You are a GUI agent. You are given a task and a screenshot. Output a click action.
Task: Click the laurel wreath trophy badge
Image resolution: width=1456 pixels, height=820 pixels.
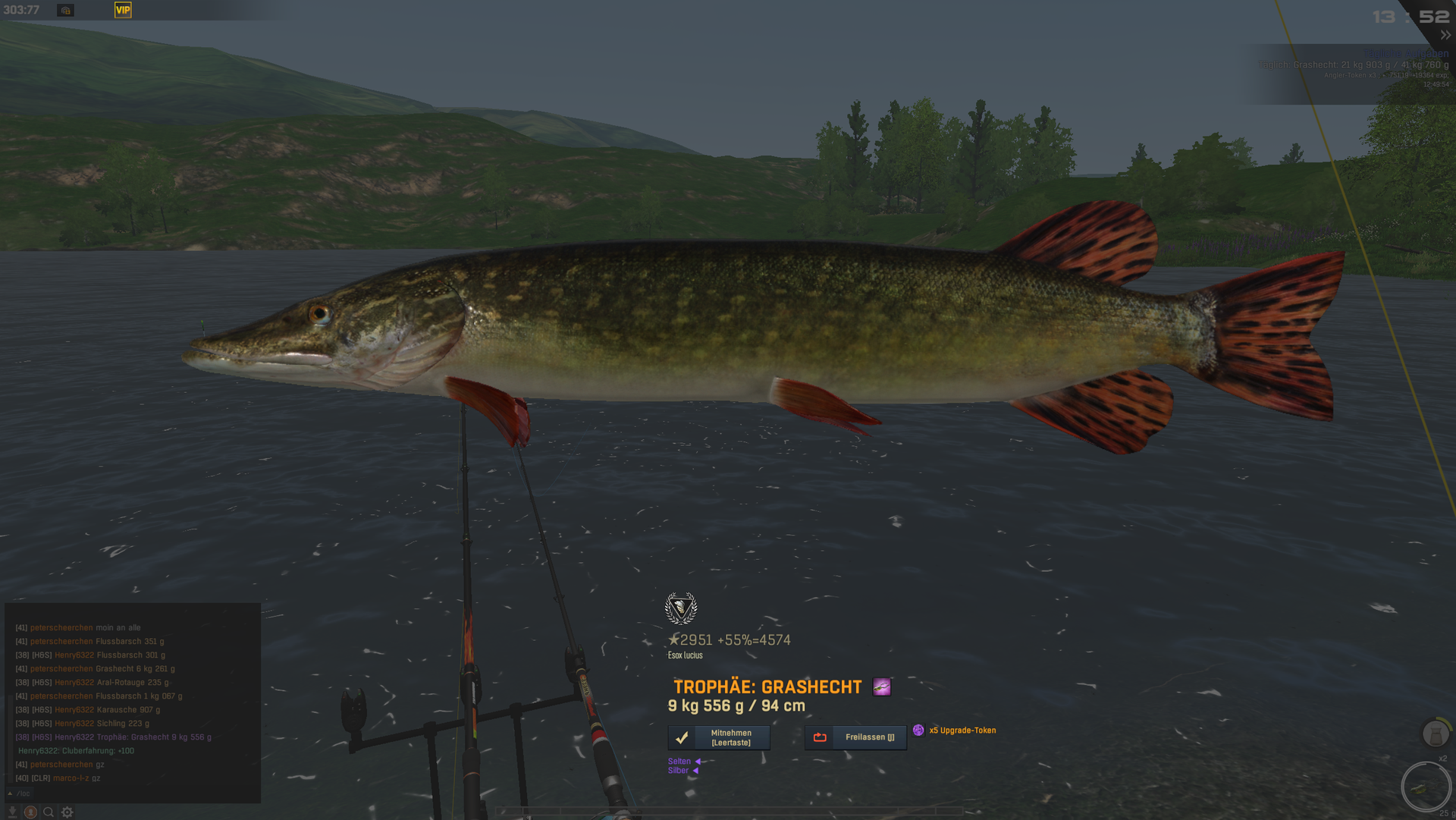[x=680, y=608]
